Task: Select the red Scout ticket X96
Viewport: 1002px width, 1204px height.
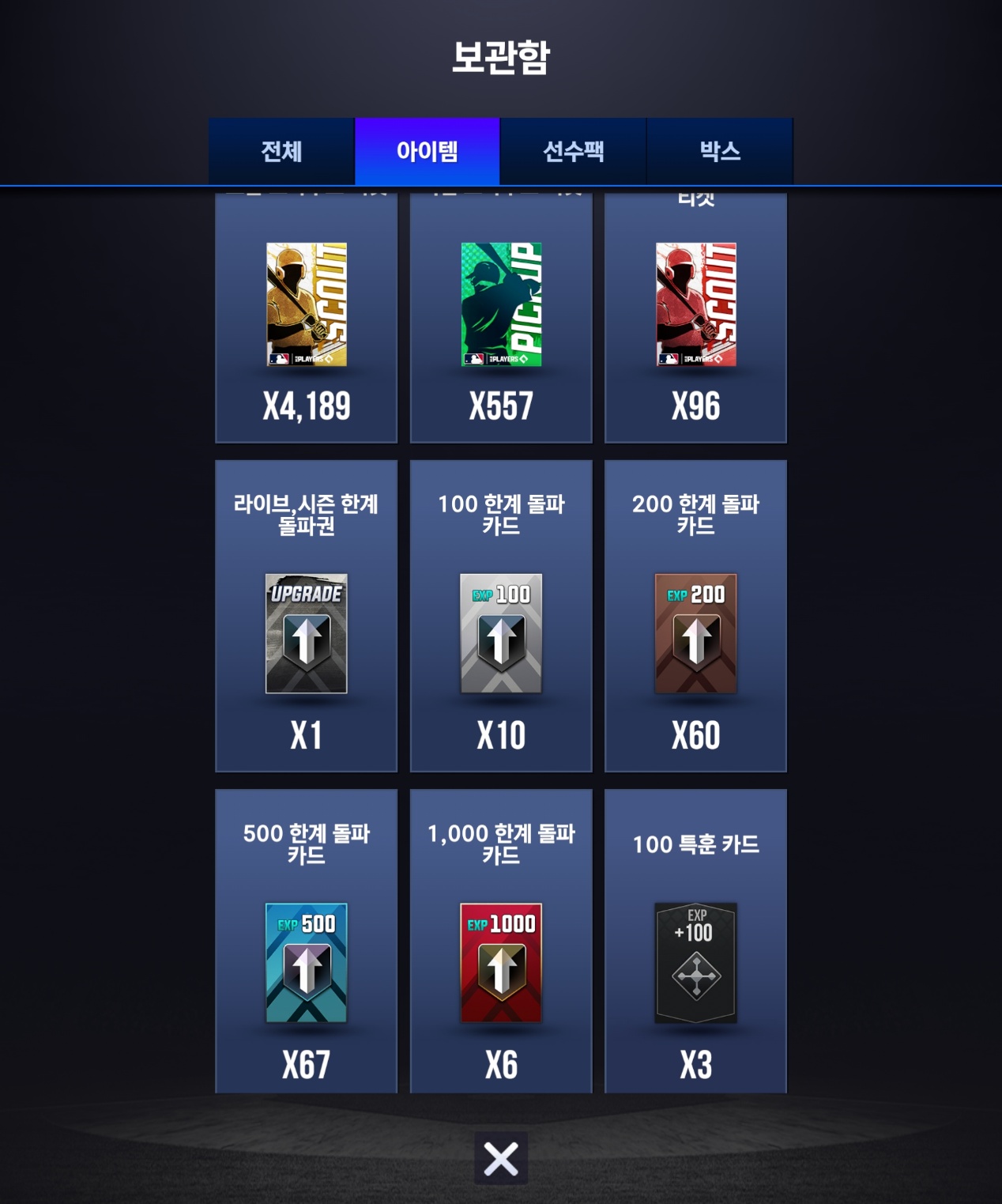Action: pyautogui.click(x=695, y=316)
